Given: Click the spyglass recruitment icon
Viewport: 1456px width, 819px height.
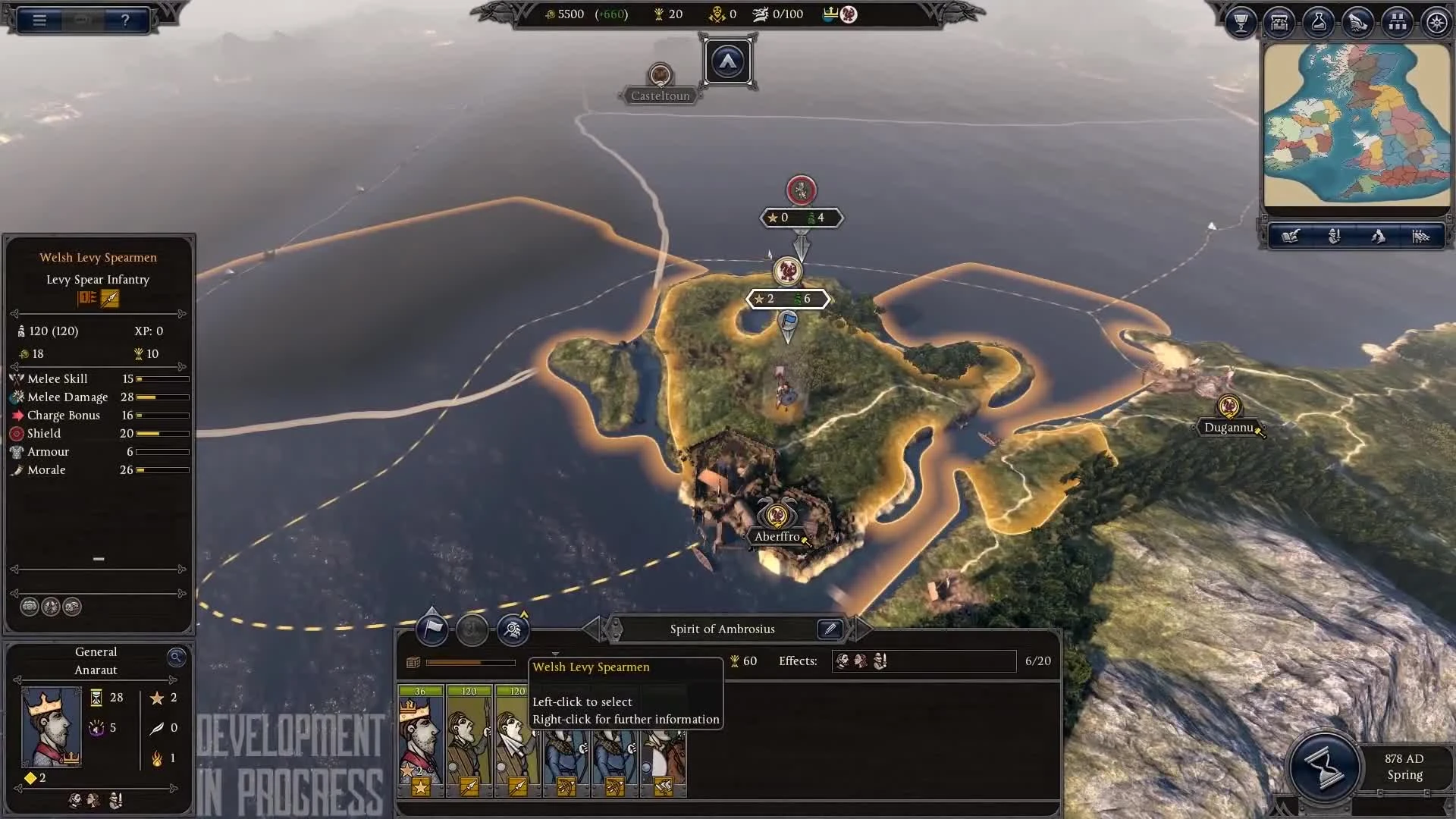Looking at the screenshot, I should (513, 629).
